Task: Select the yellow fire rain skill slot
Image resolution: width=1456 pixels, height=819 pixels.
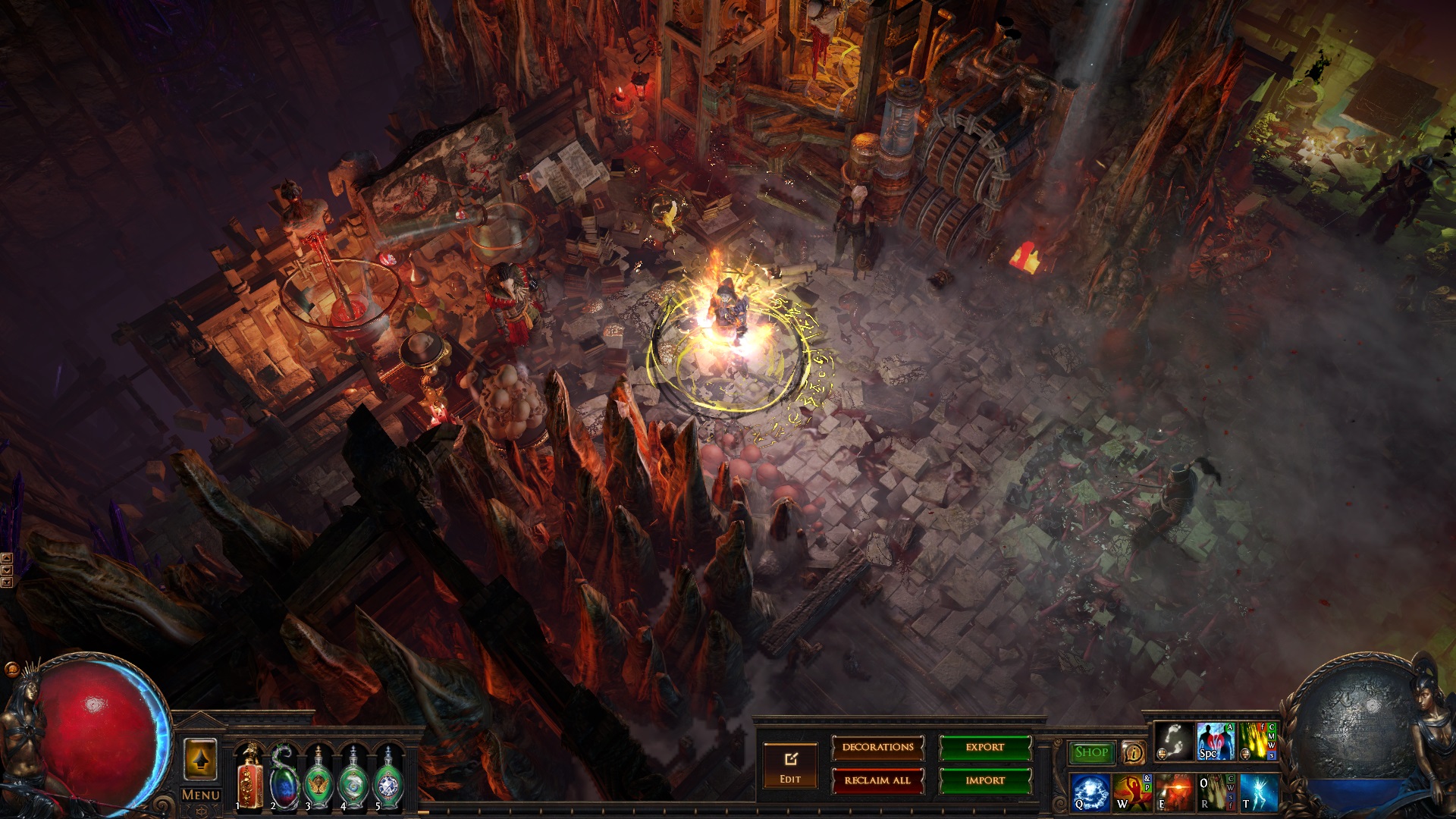Action: (1257, 741)
